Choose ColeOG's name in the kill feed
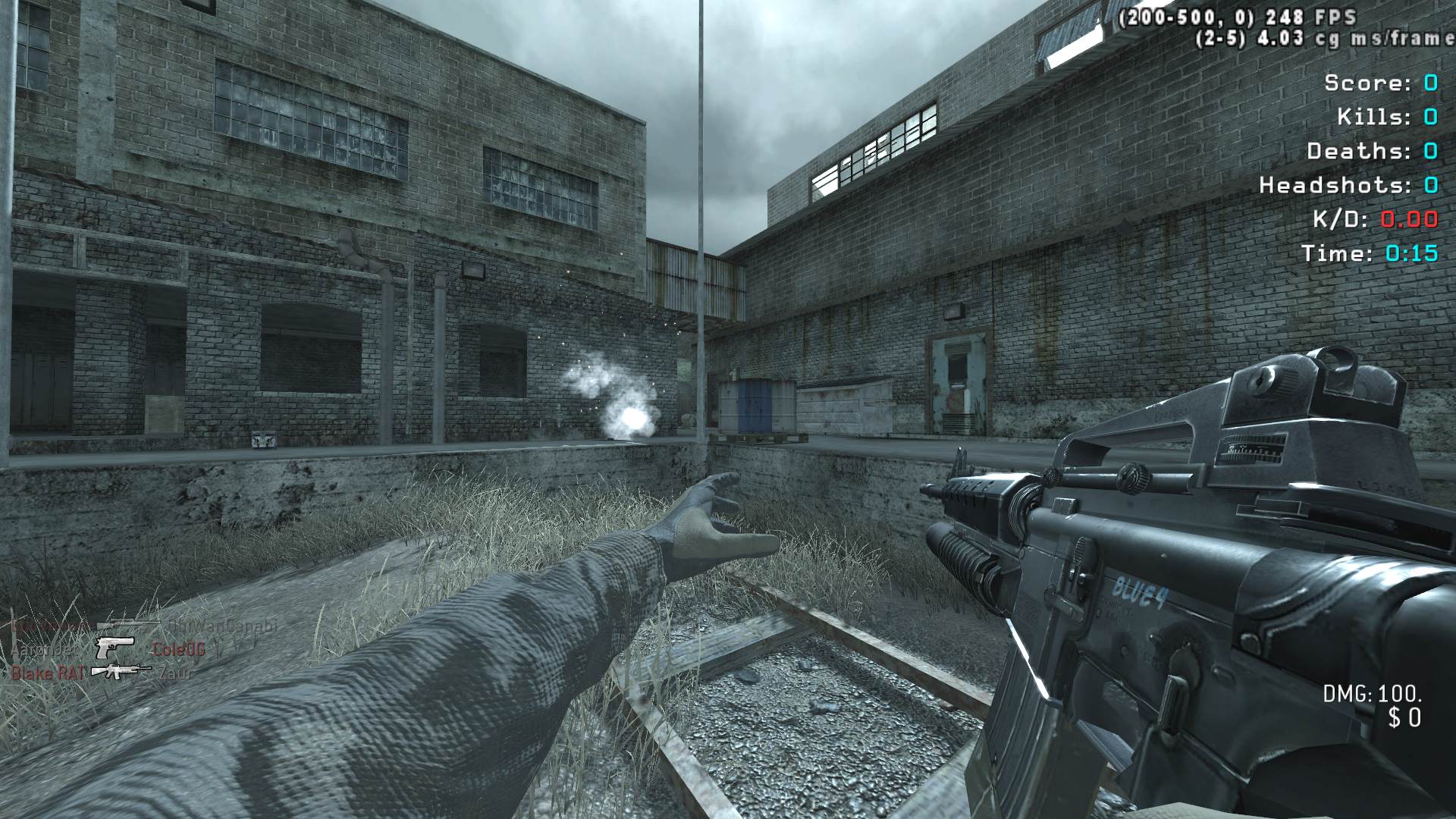The image size is (1456, 819). [178, 649]
